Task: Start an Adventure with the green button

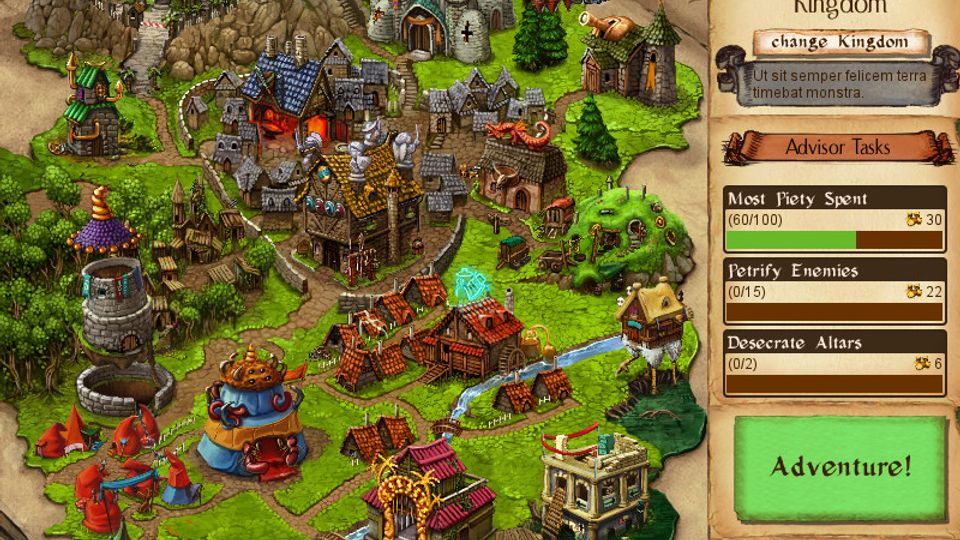Action: 840,466
